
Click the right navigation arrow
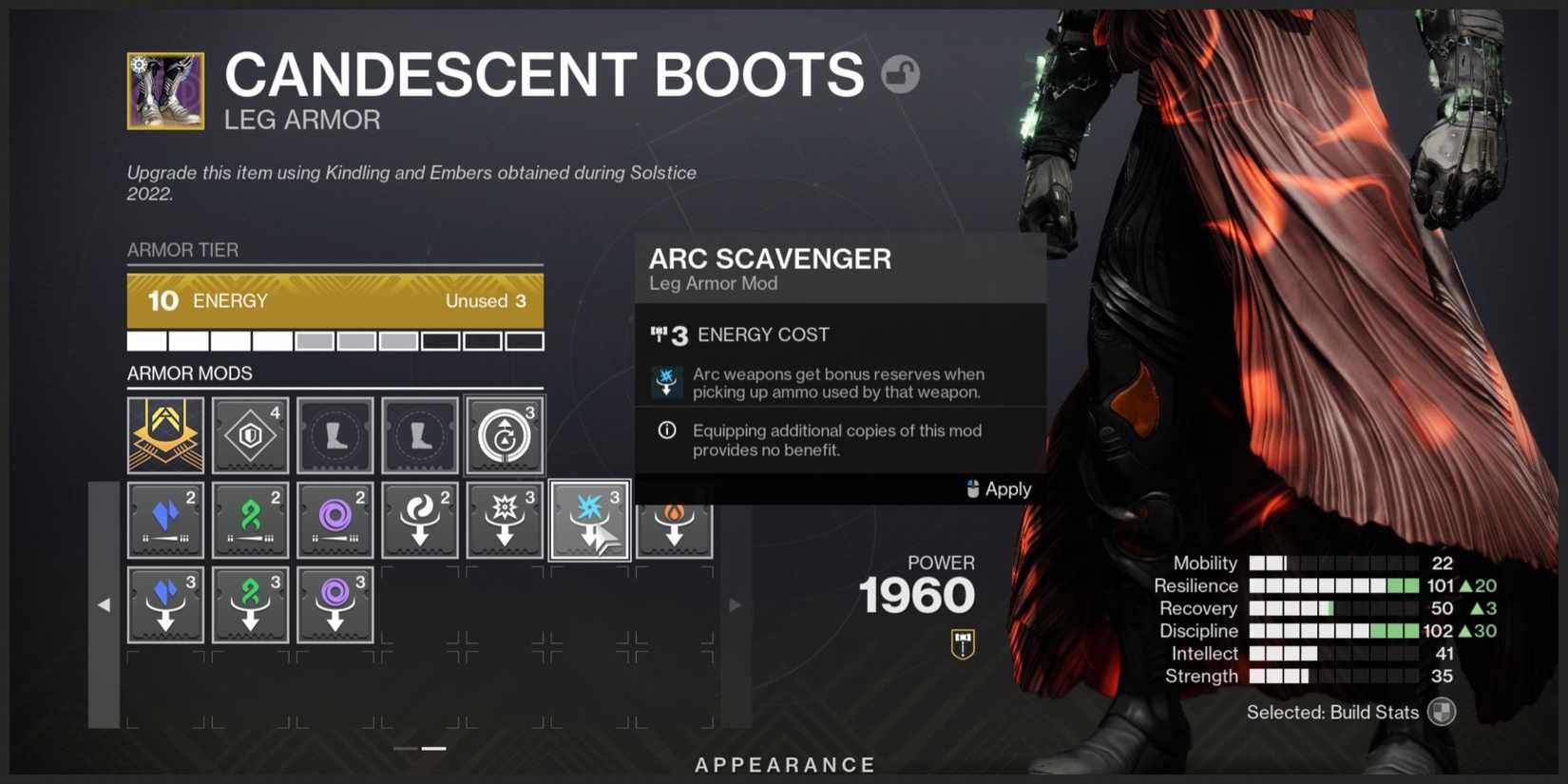[736, 603]
